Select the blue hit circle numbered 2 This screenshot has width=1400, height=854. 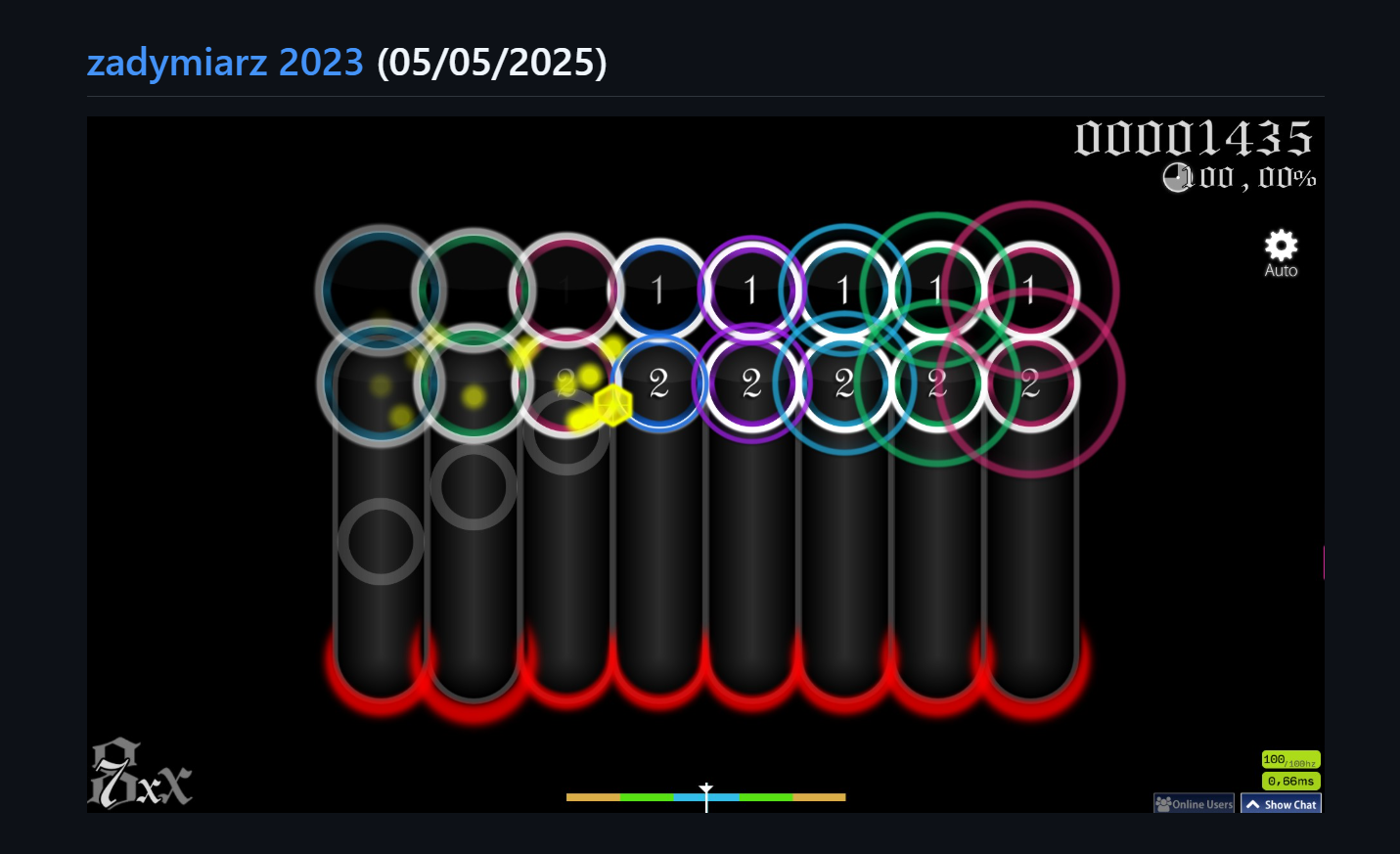click(657, 382)
